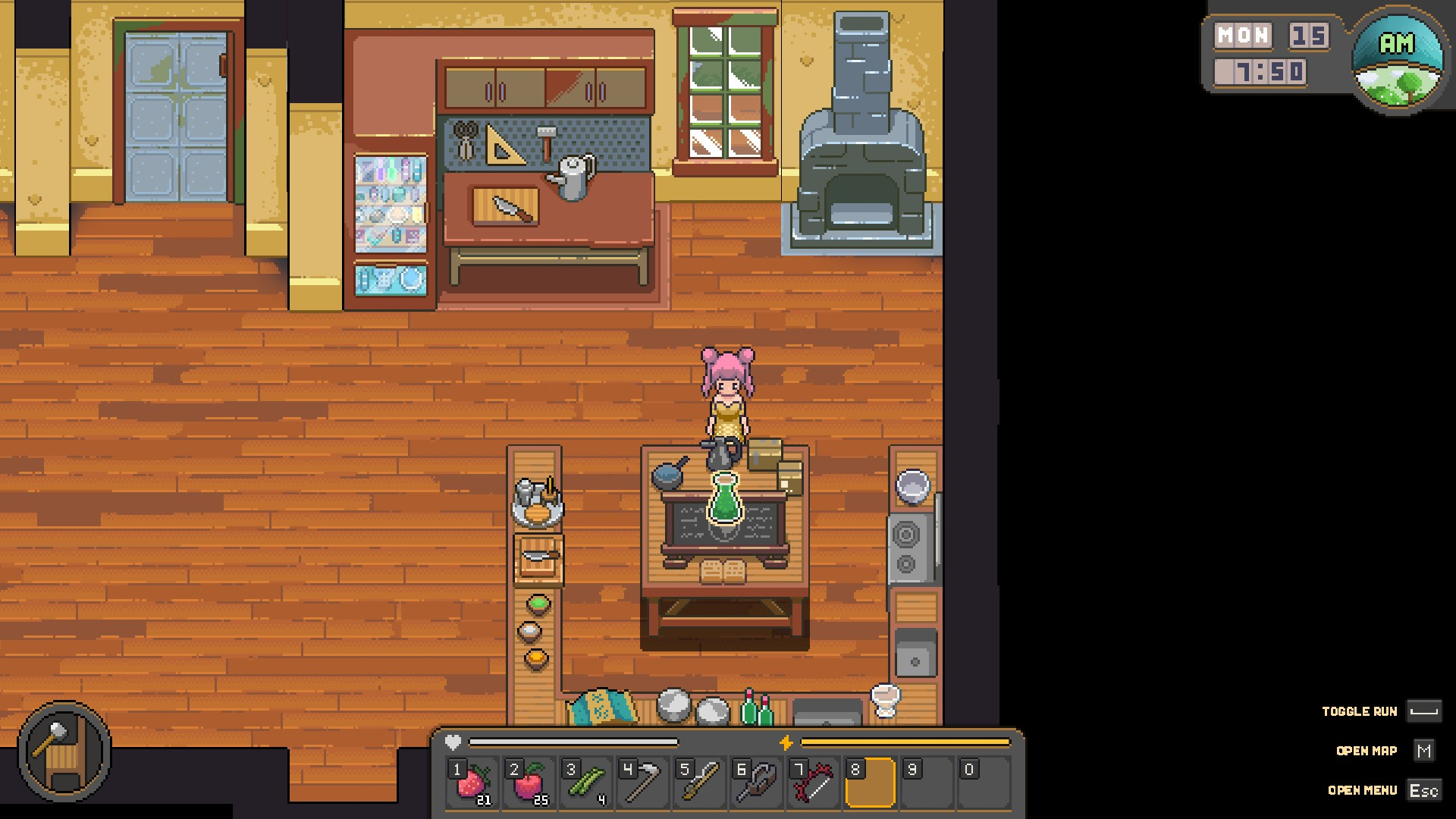Equip the red bow in slot 7
Image resolution: width=1456 pixels, height=819 pixels.
click(814, 783)
